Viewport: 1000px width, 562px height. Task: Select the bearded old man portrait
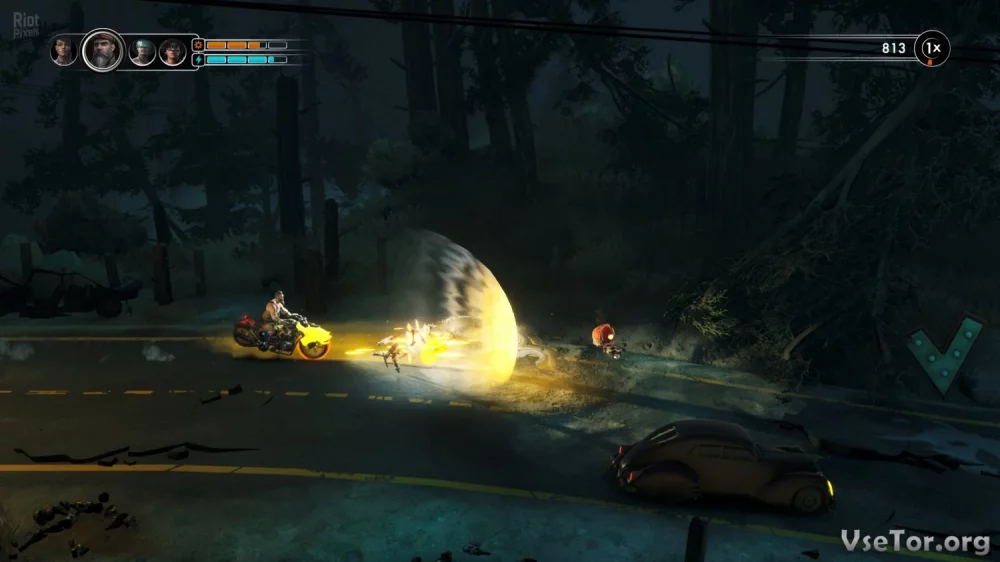[102, 50]
